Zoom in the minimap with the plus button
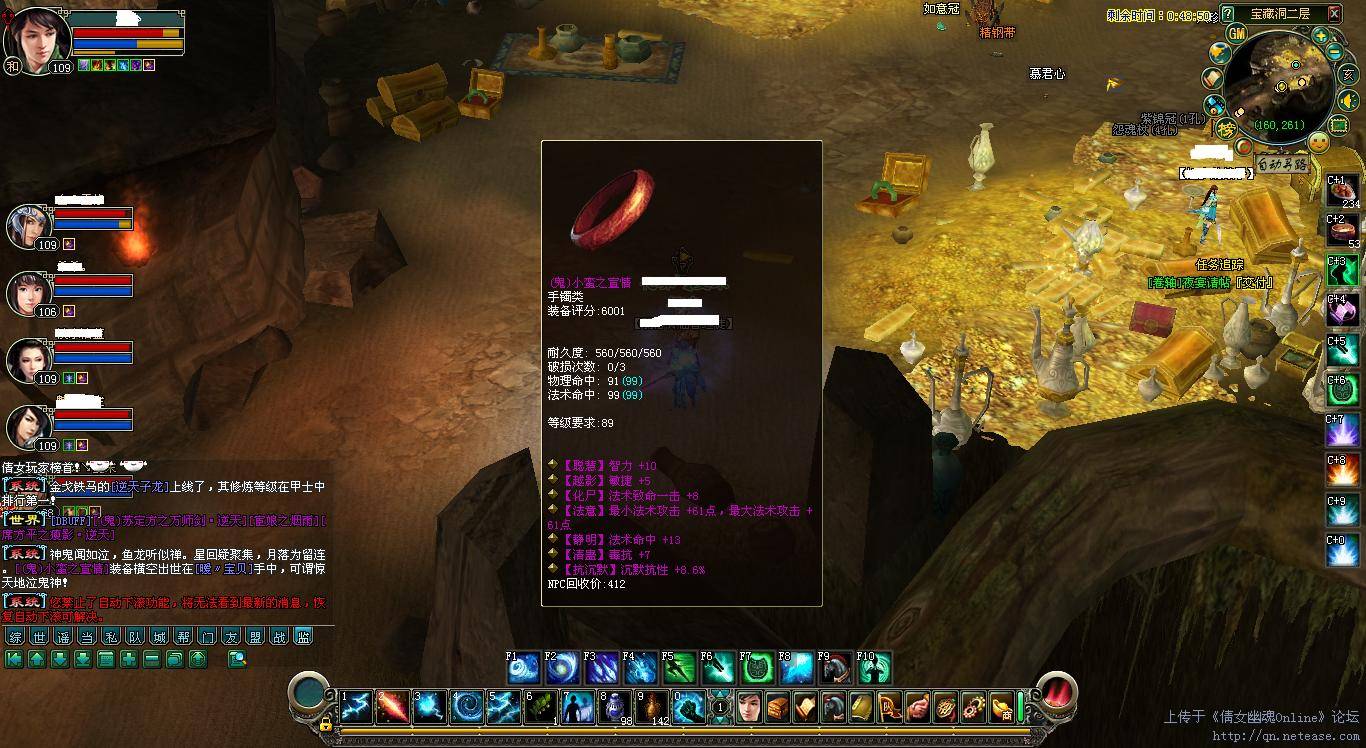The image size is (1366, 748). click(1321, 36)
